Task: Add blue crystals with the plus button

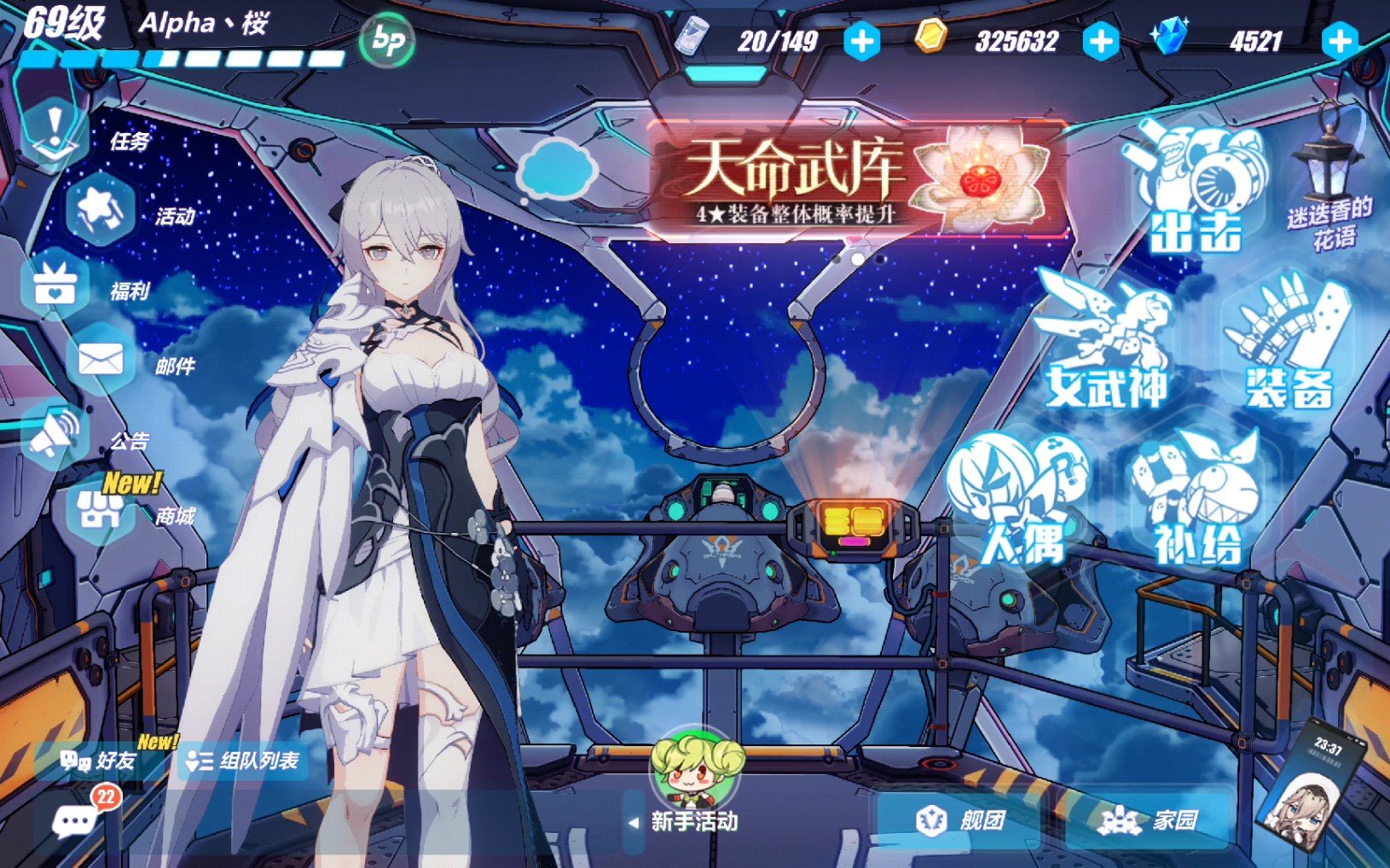Action: click(1339, 41)
